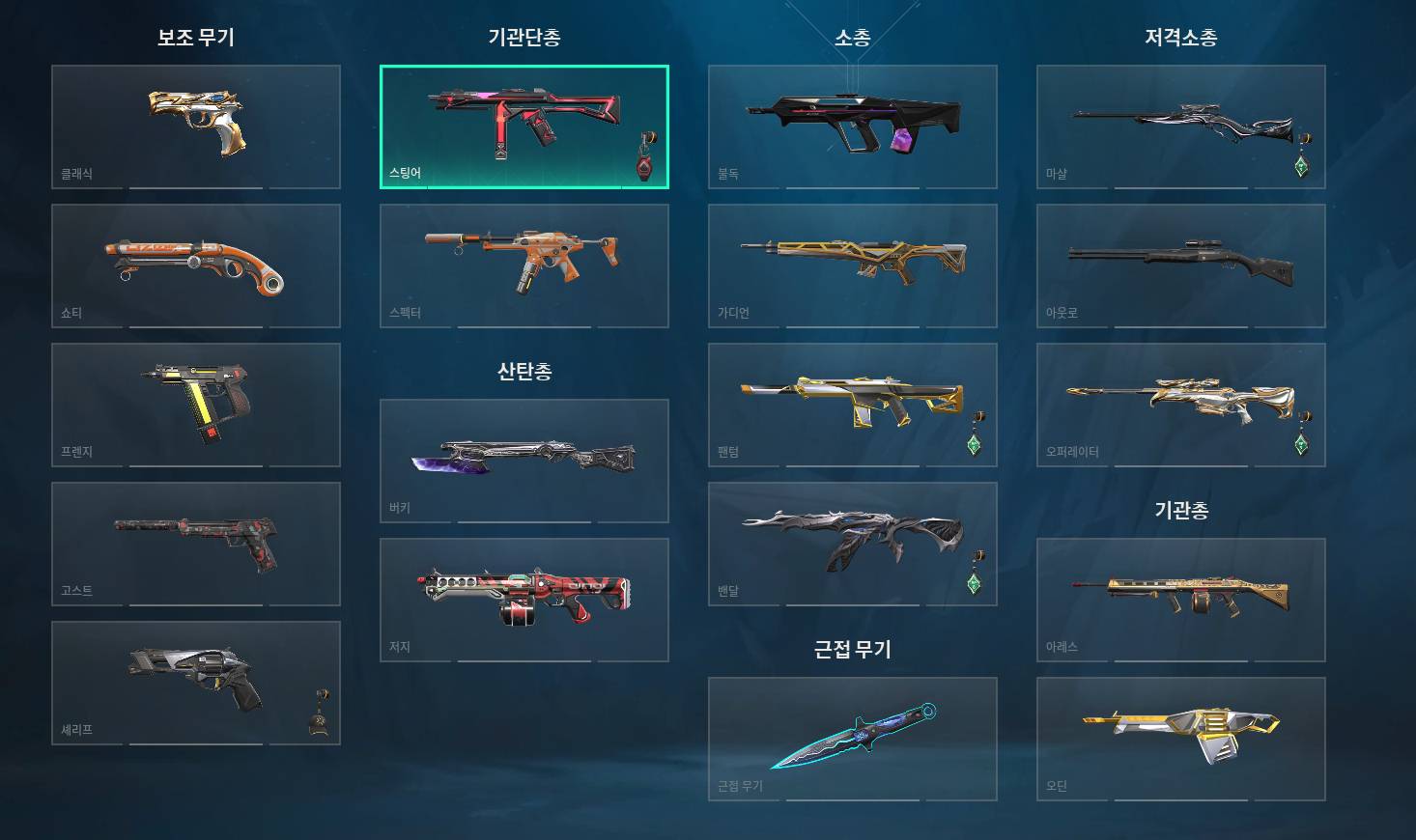The image size is (1416, 840).
Task: Open the 오퍼레이터 sniper tile
Action: (x=1181, y=405)
